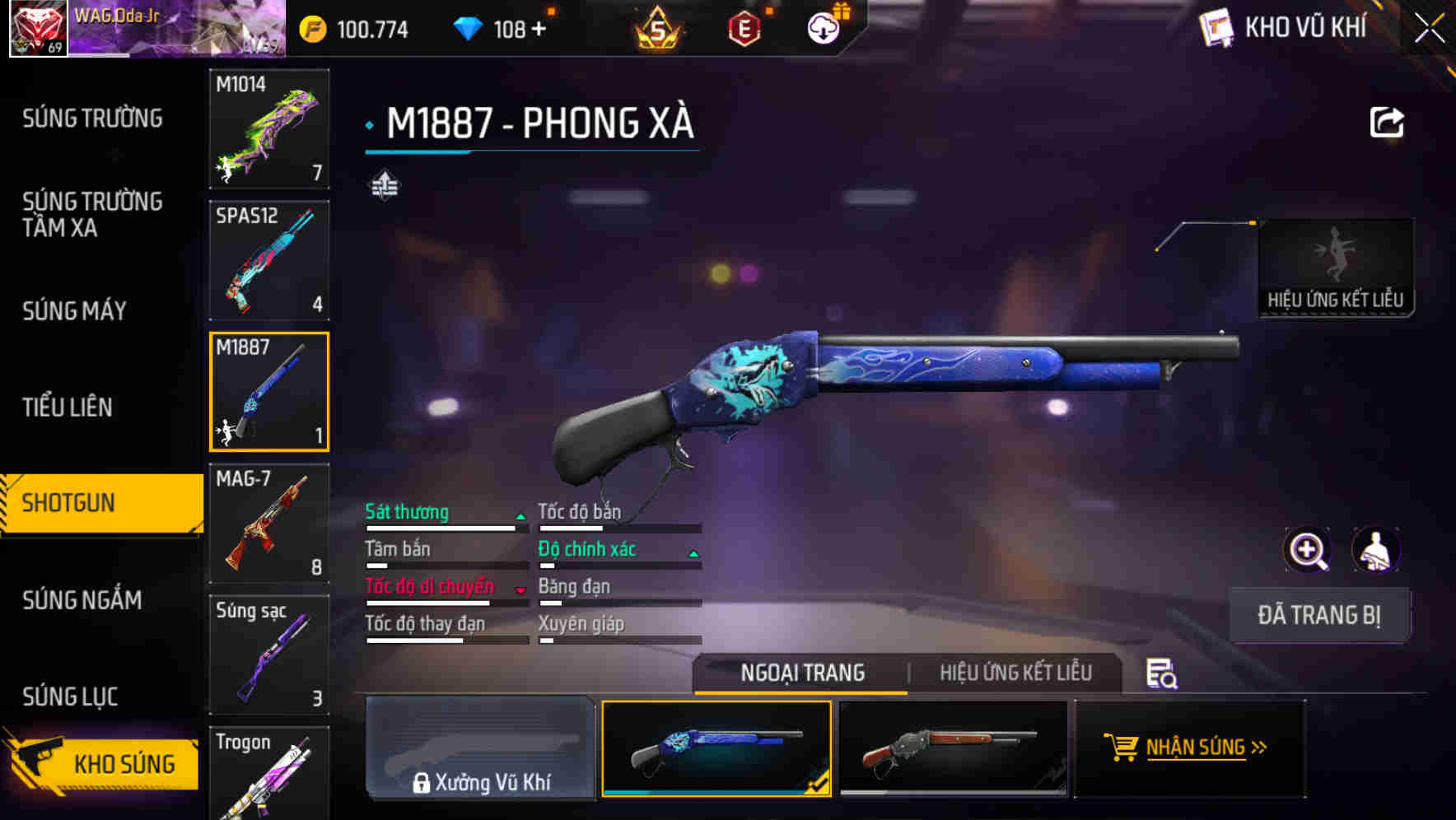Click the weapon mastery badge under M1887 name
The width and height of the screenshot is (1456, 820).
click(x=385, y=186)
